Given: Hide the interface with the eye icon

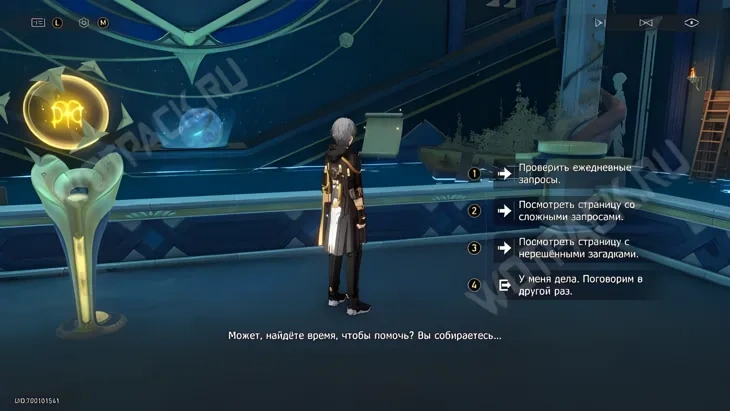Looking at the screenshot, I should click(x=691, y=22).
